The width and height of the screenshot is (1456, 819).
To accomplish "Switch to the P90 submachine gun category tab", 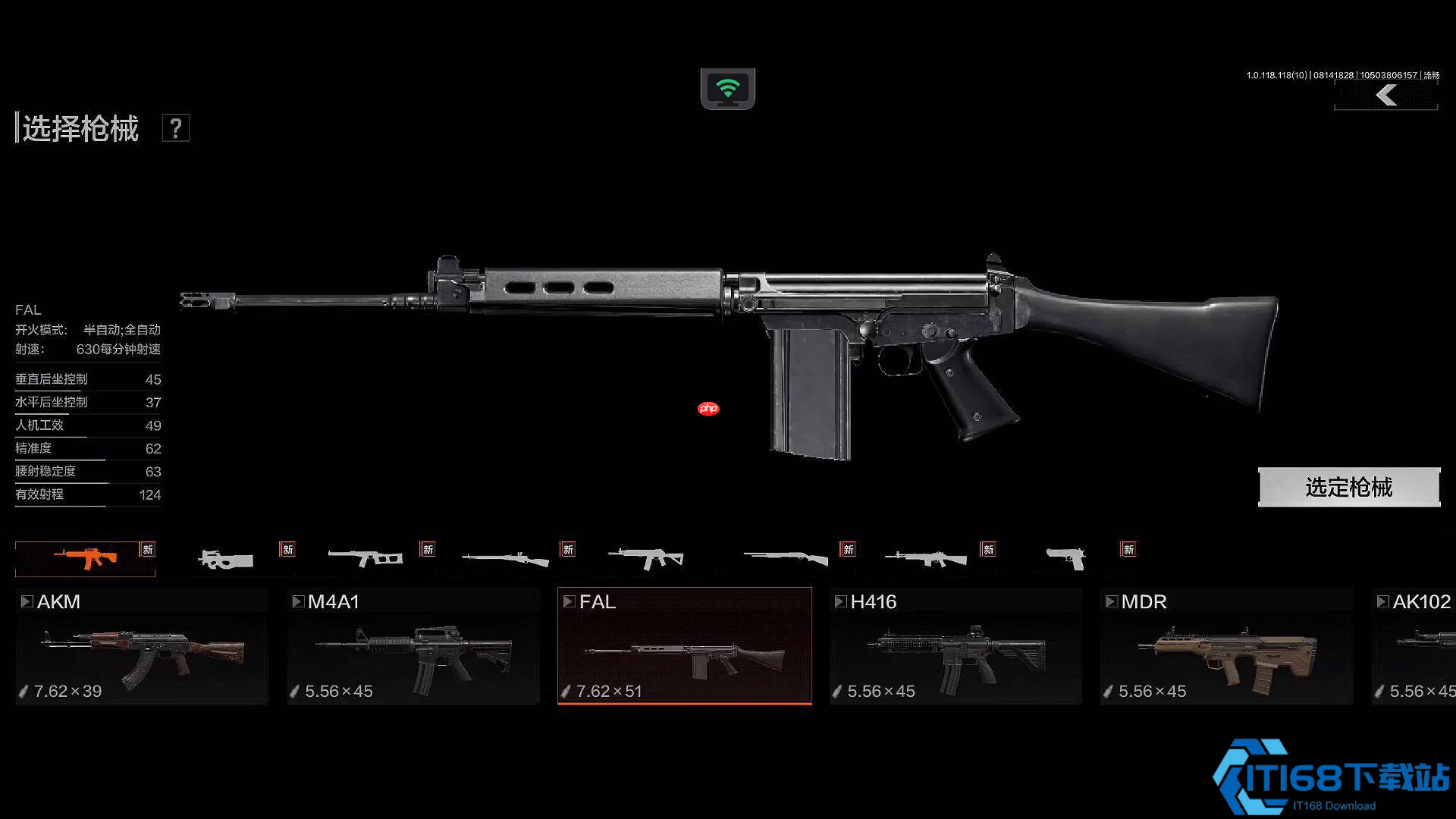I will coord(225,560).
